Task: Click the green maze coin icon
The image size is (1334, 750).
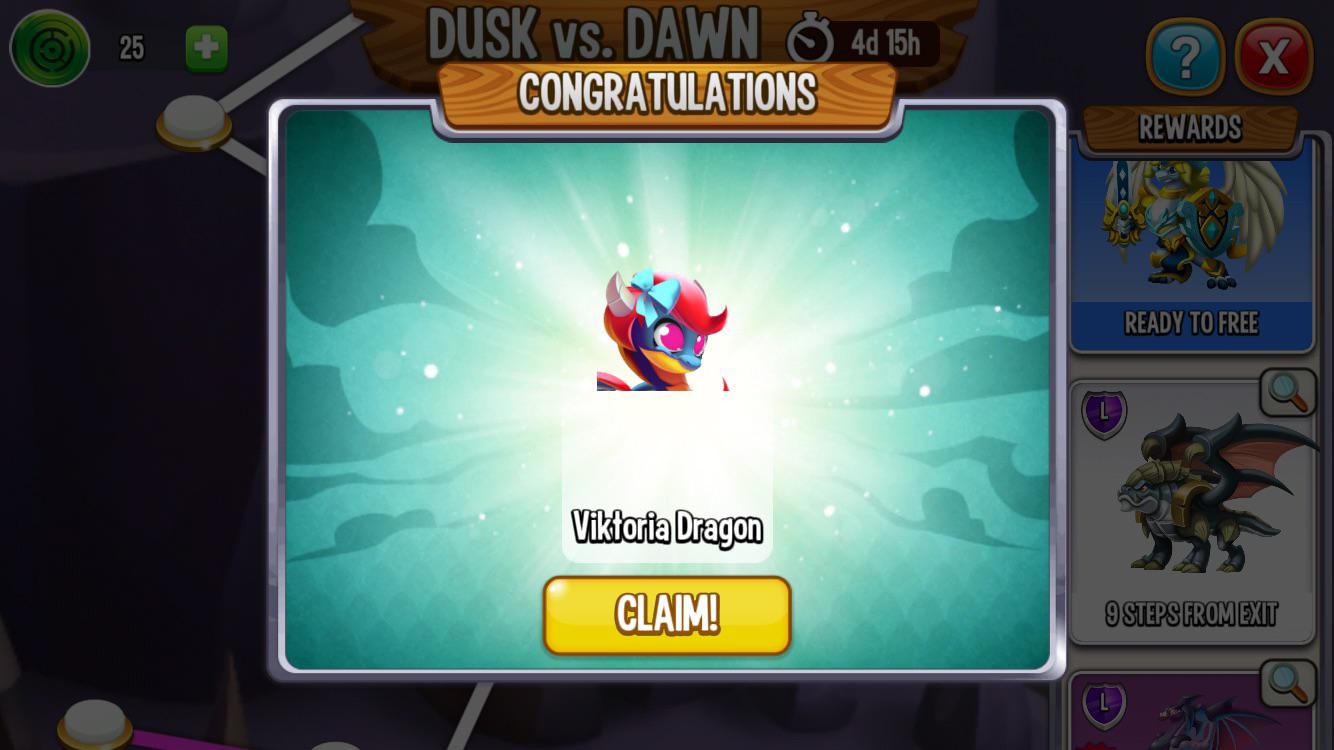Action: click(x=48, y=45)
